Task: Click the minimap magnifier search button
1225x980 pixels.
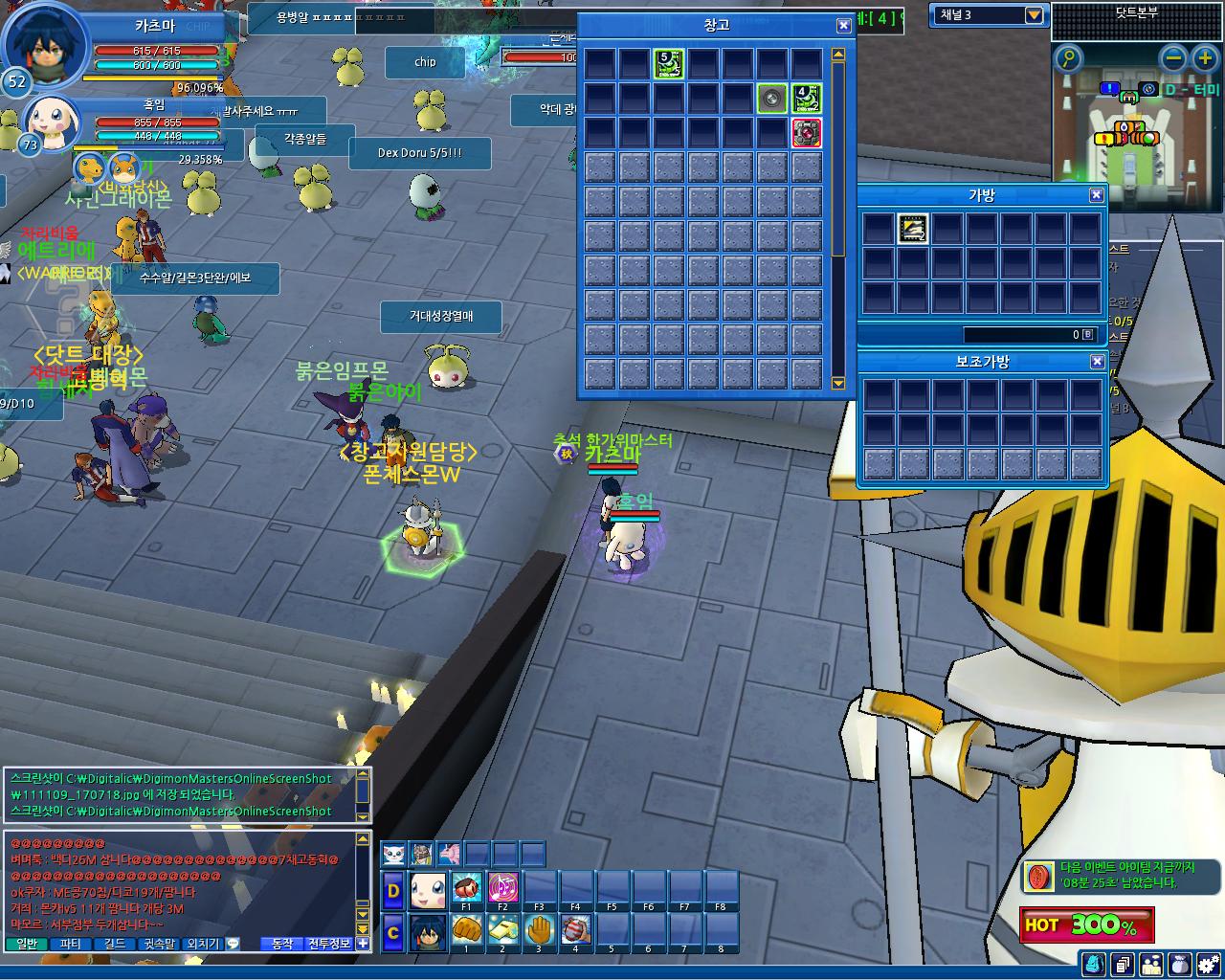Action: [x=1068, y=59]
